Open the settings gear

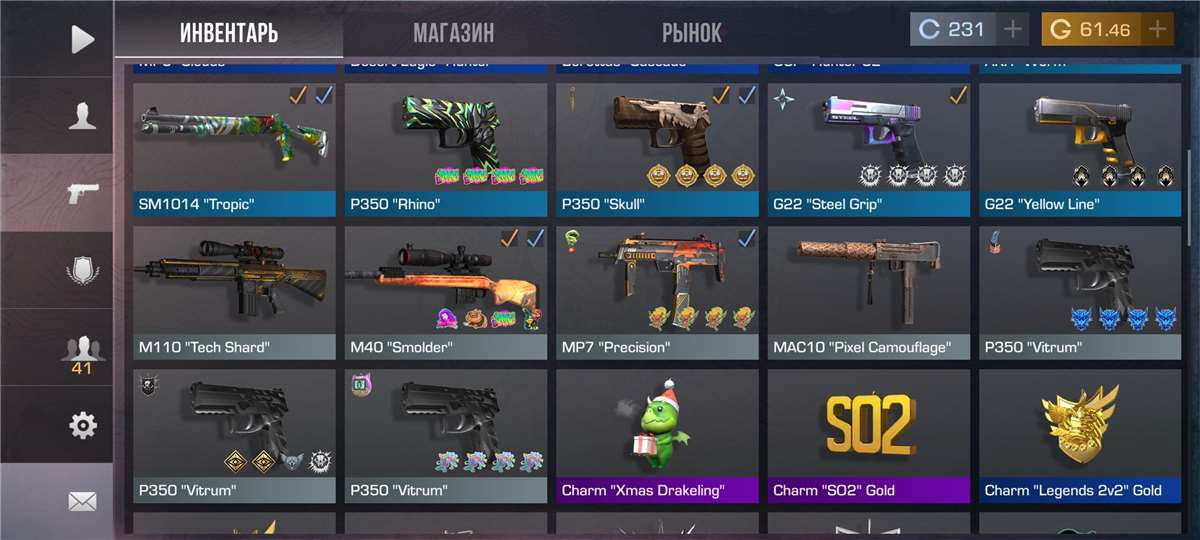(82, 425)
